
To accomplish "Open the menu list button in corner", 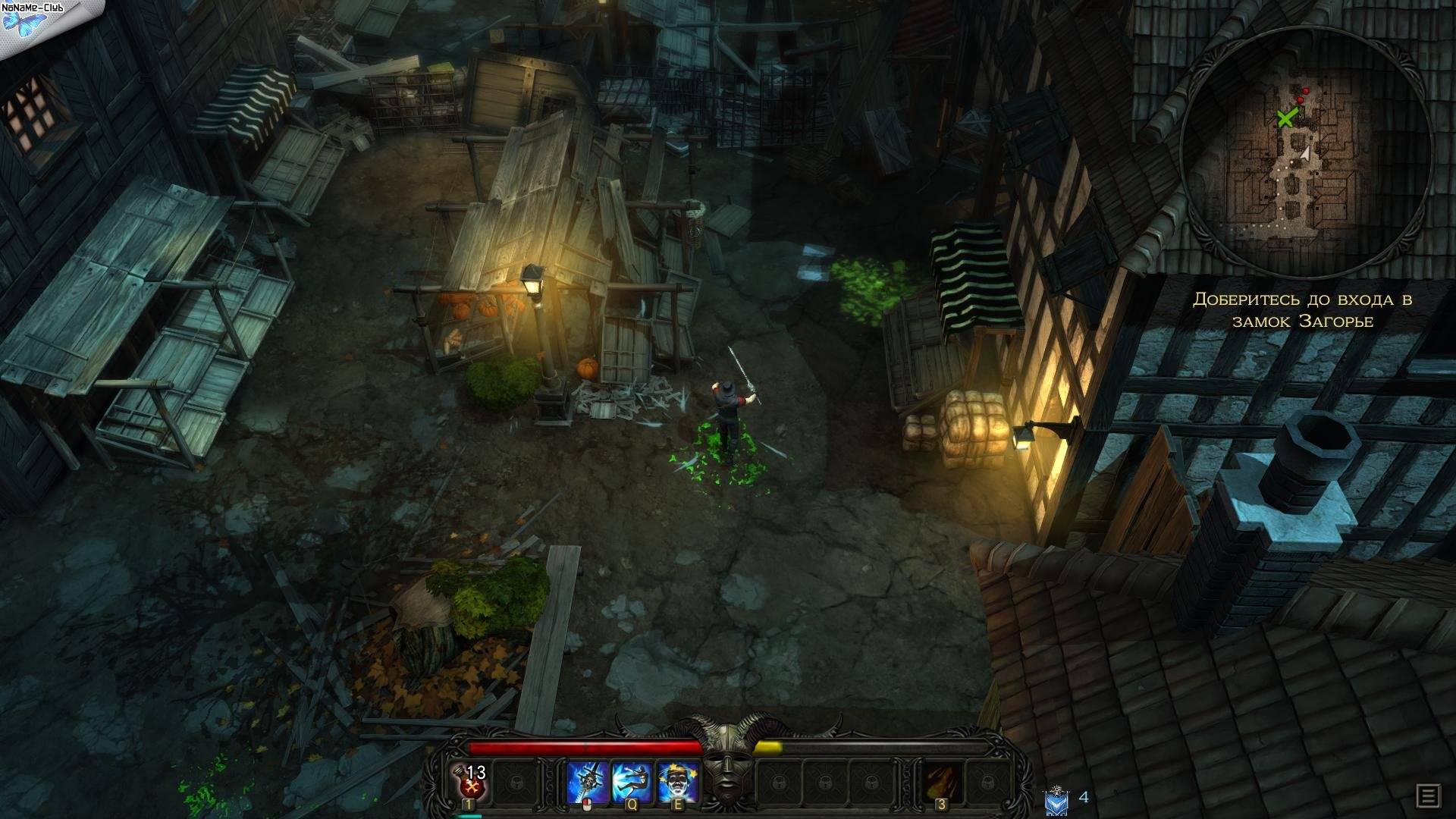I will [1428, 796].
